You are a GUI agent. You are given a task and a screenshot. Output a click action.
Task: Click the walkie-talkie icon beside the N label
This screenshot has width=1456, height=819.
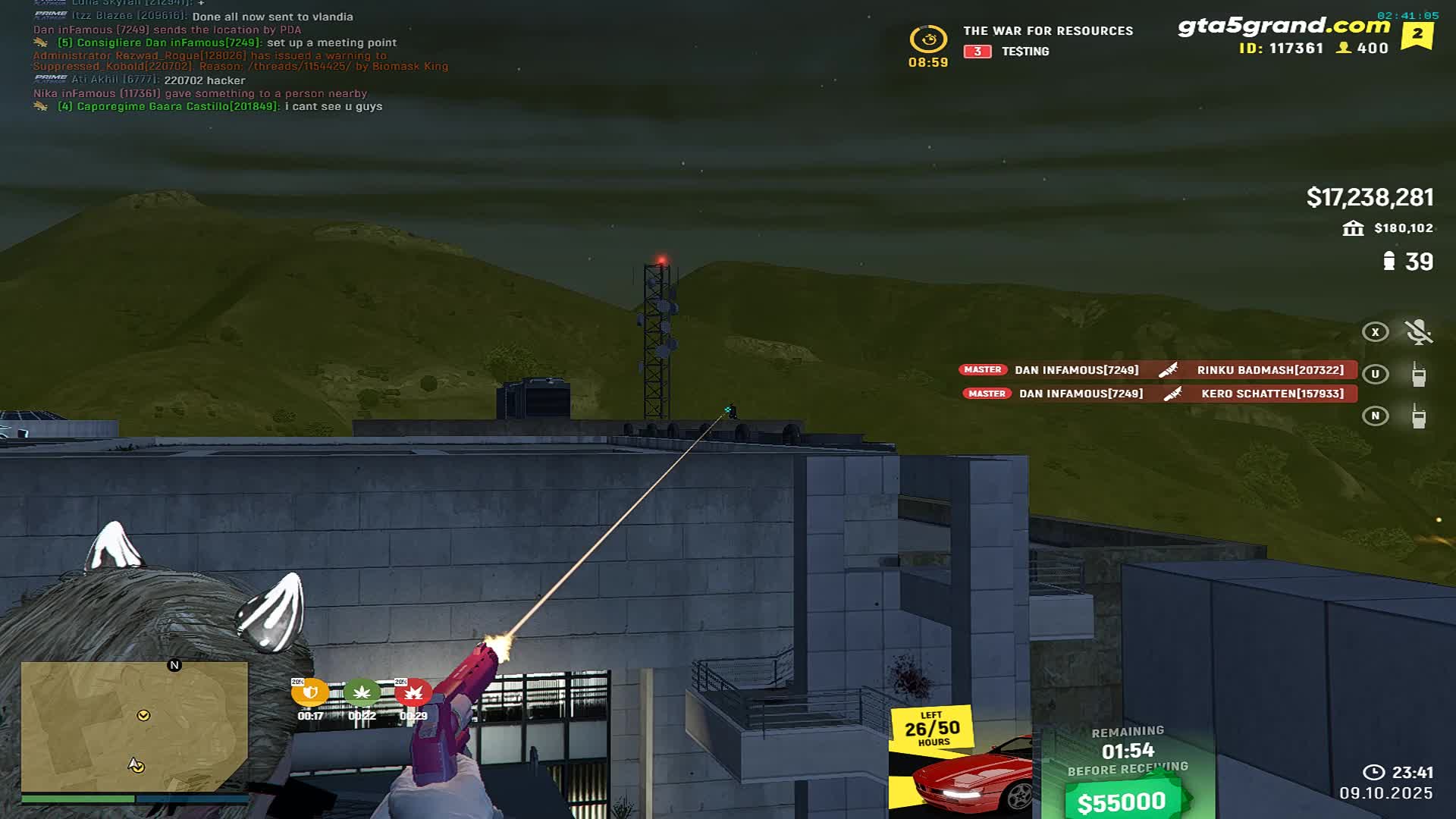coord(1418,416)
